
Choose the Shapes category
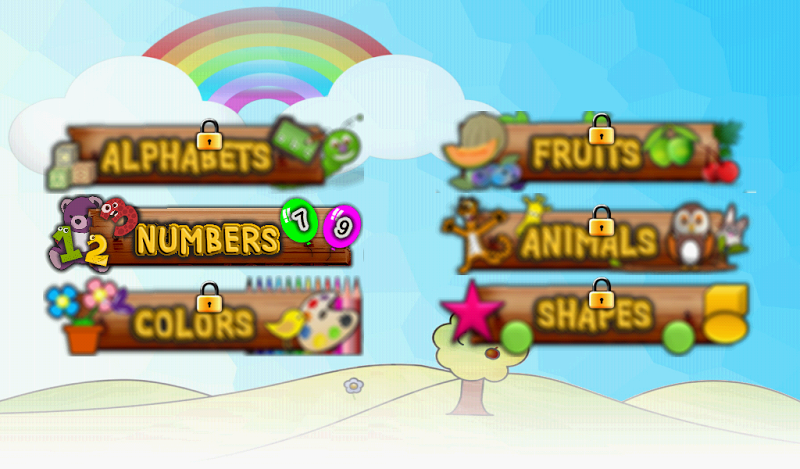click(594, 316)
